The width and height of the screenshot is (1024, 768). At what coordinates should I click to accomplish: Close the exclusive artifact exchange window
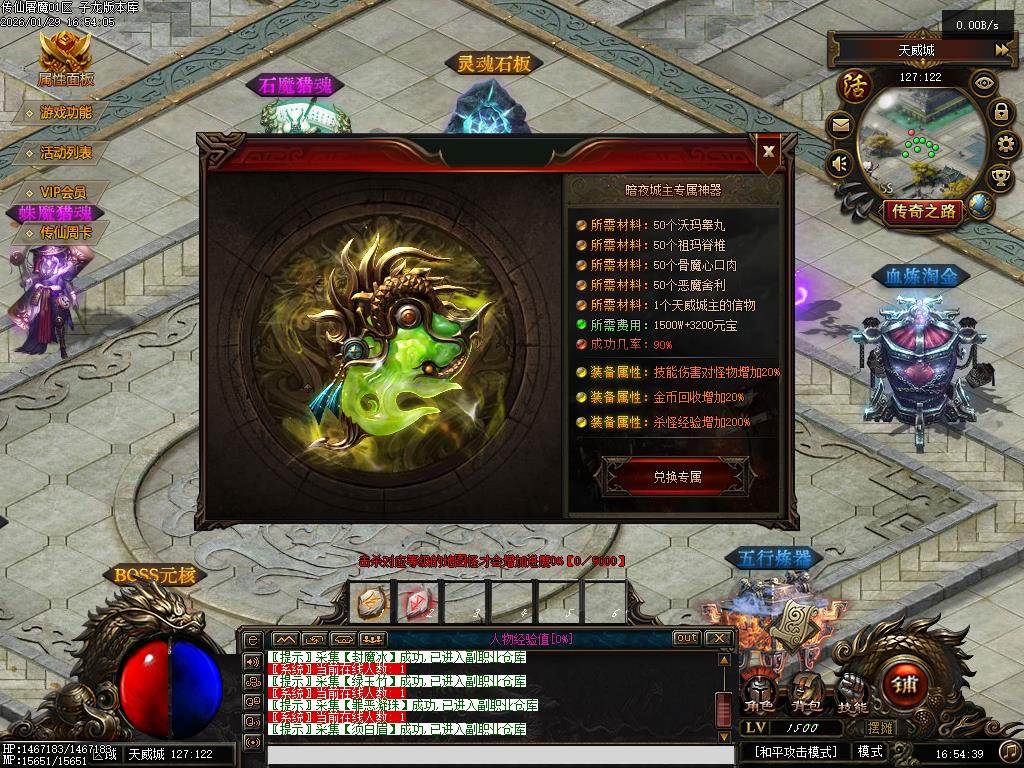[768, 151]
